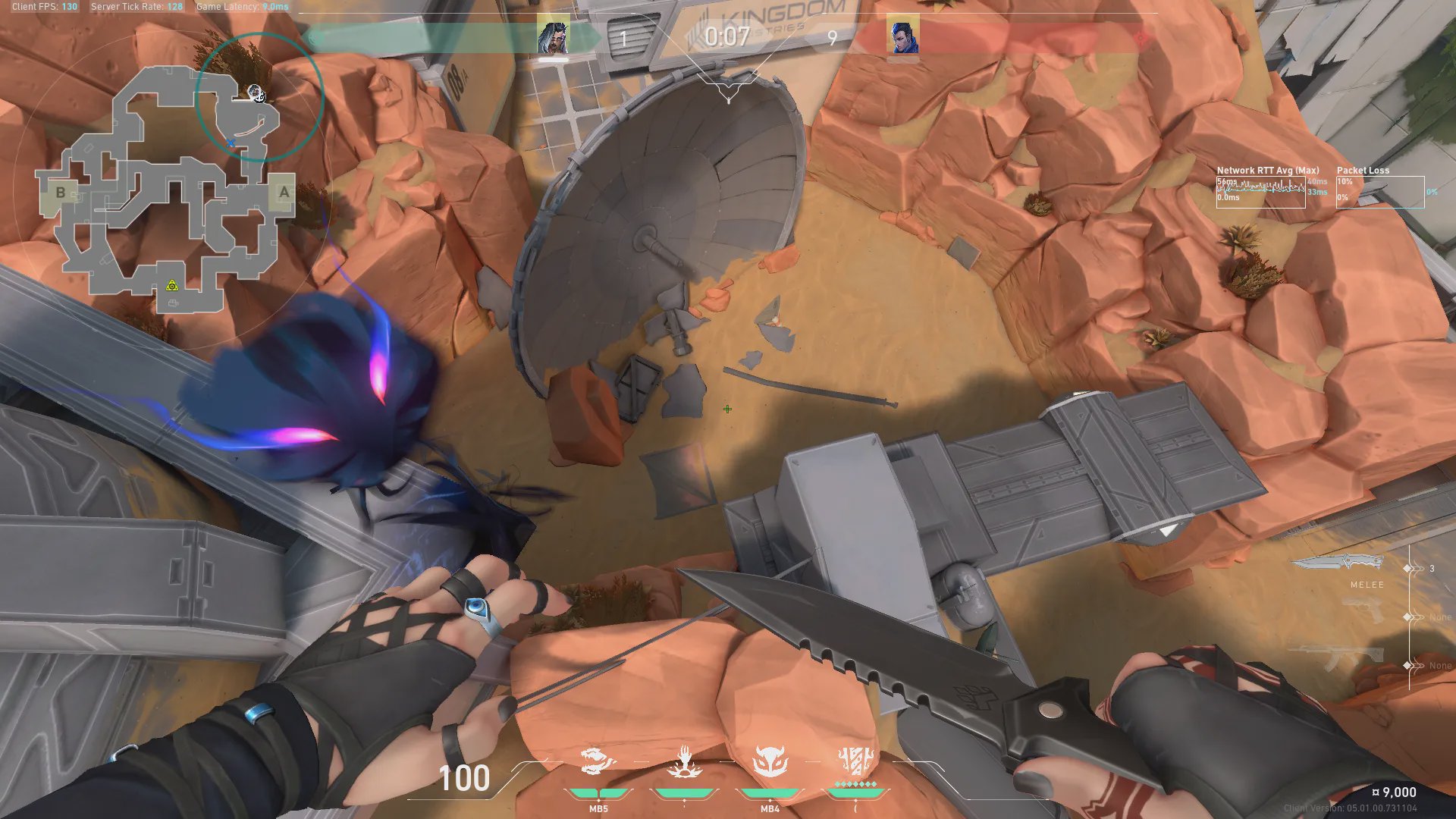Select the melee knife weapon slot
Image resolution: width=1456 pixels, height=819 pixels.
pos(1338,563)
